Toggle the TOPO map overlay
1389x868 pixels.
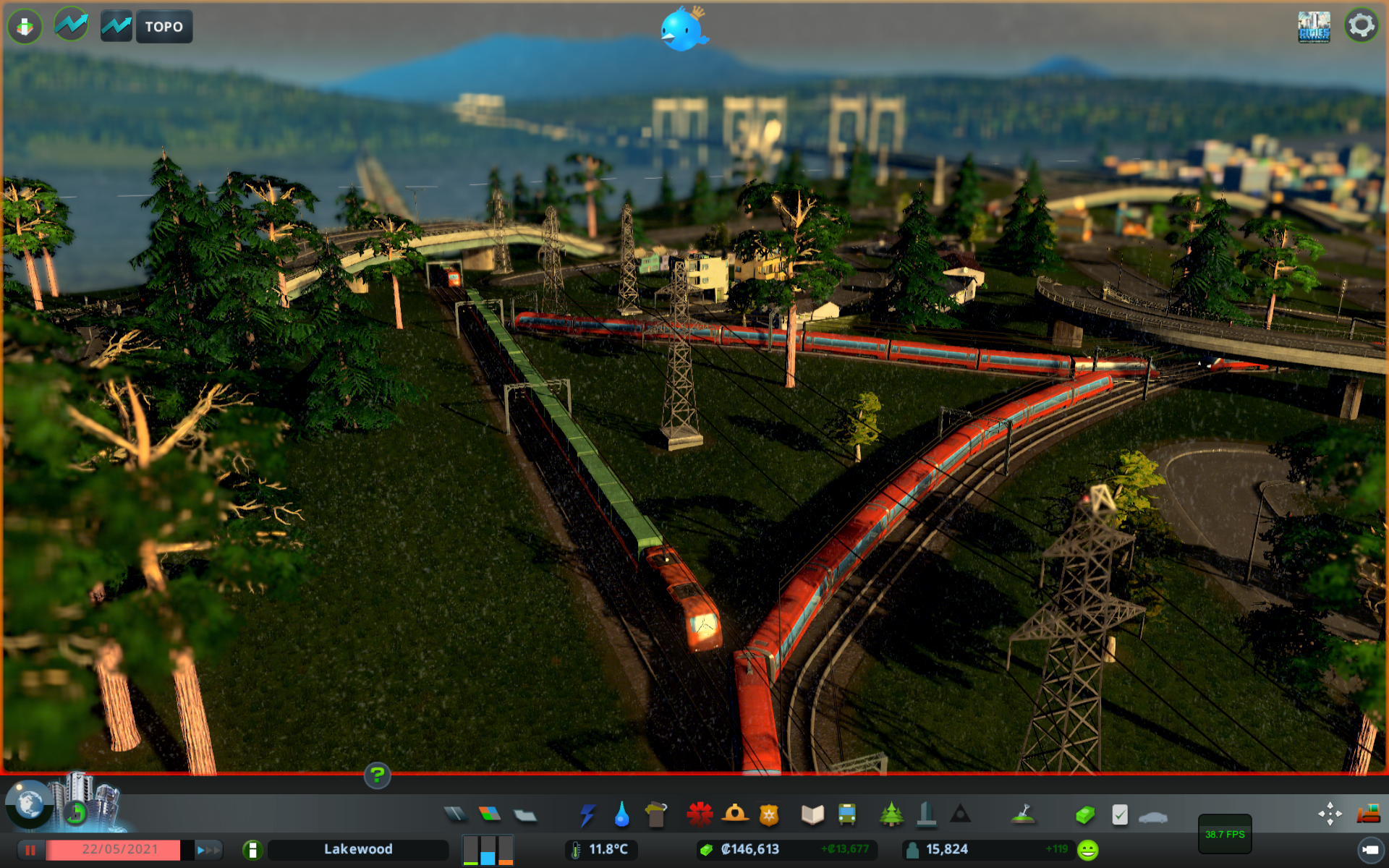(163, 26)
